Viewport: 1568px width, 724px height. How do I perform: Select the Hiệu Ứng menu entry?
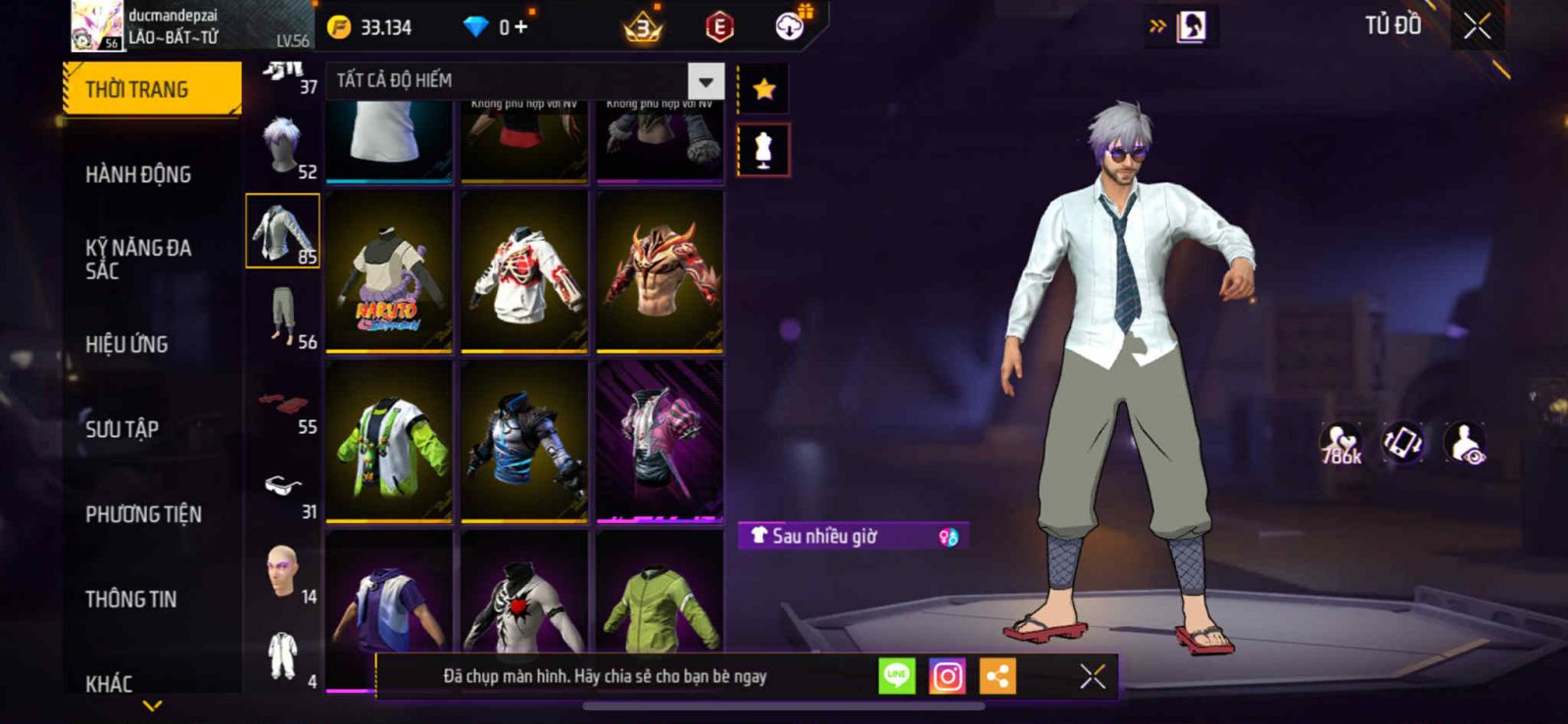tap(126, 344)
